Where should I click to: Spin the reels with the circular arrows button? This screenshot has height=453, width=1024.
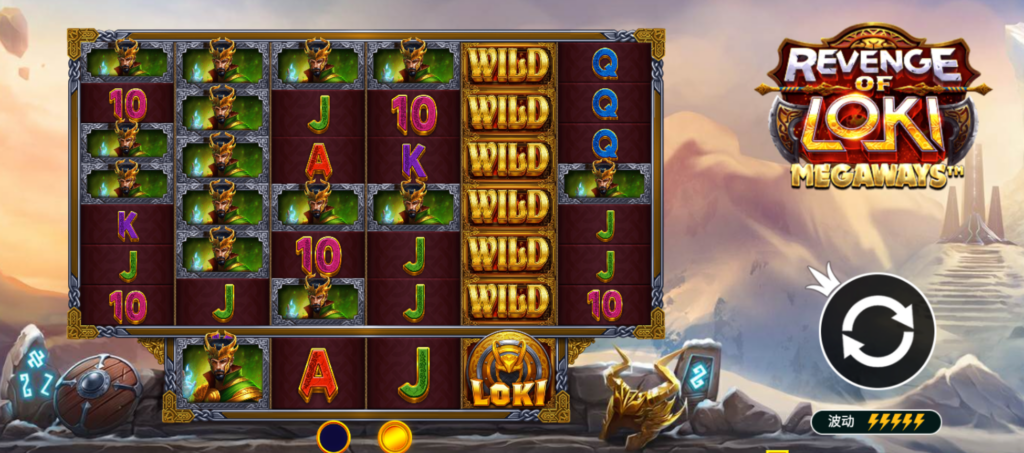tap(877, 330)
